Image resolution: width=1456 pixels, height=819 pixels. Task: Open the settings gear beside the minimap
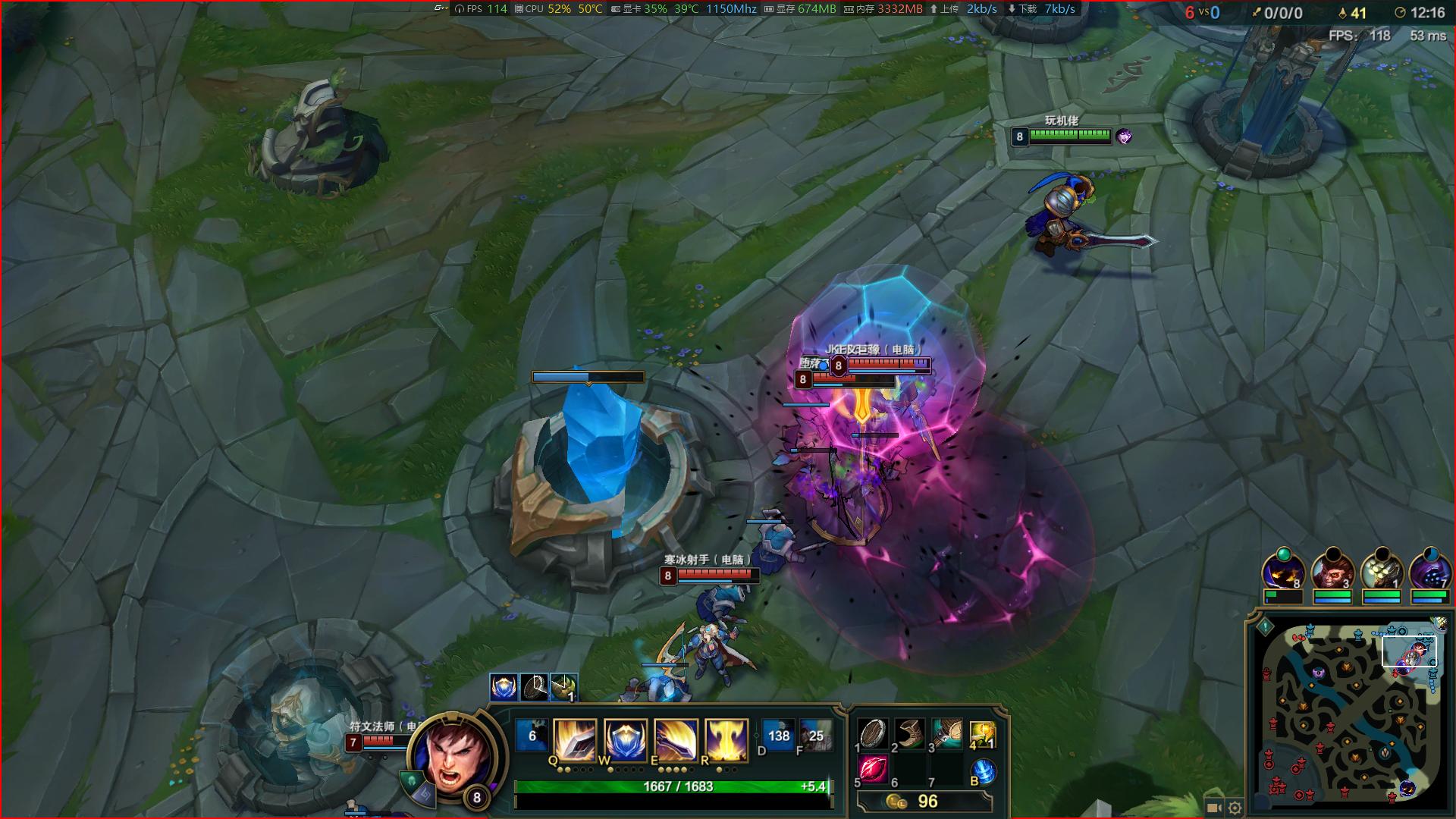coord(1235,808)
